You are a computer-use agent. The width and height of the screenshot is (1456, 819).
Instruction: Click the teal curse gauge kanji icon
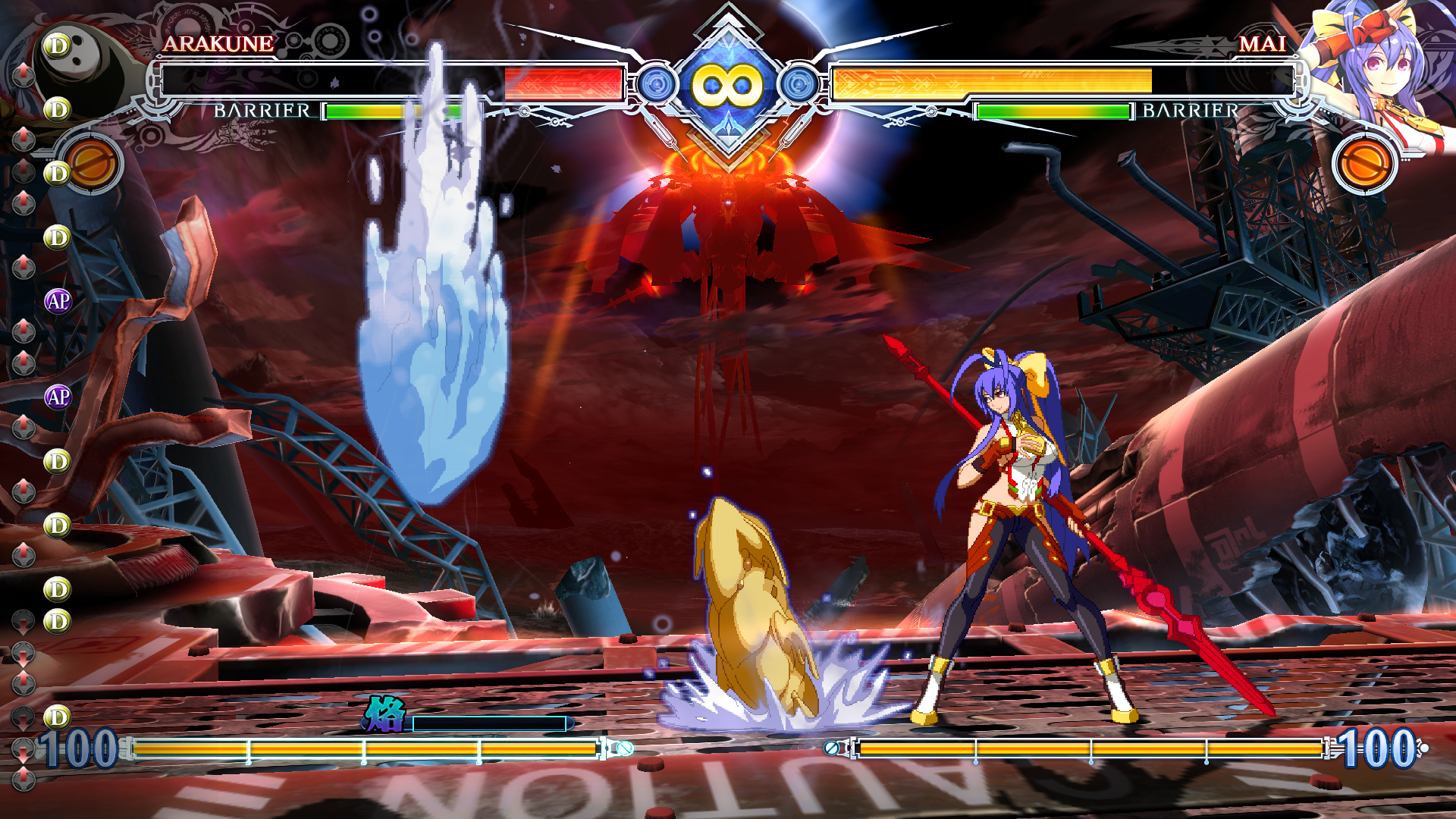point(385,714)
